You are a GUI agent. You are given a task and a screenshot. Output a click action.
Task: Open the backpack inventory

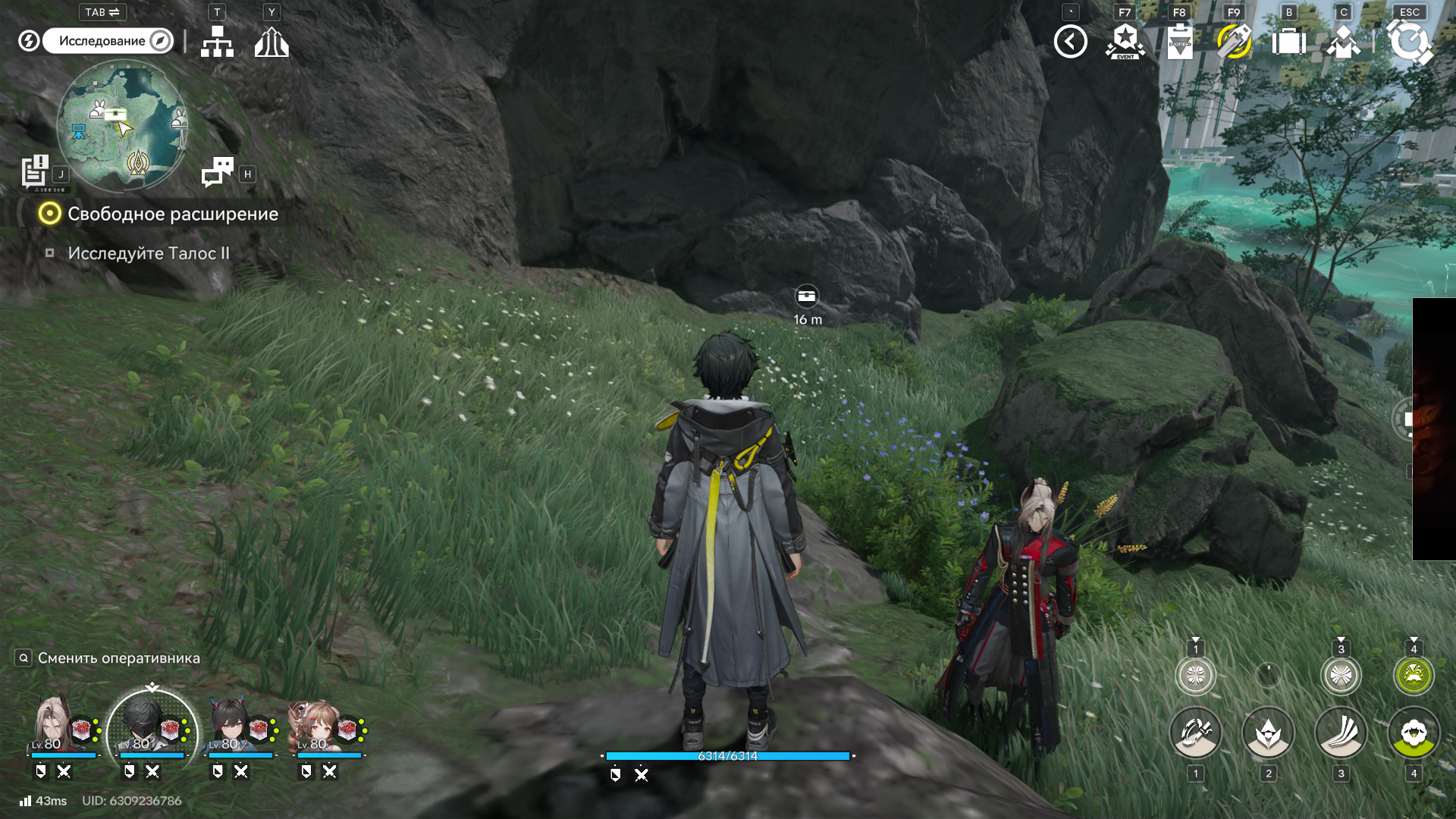click(1288, 42)
